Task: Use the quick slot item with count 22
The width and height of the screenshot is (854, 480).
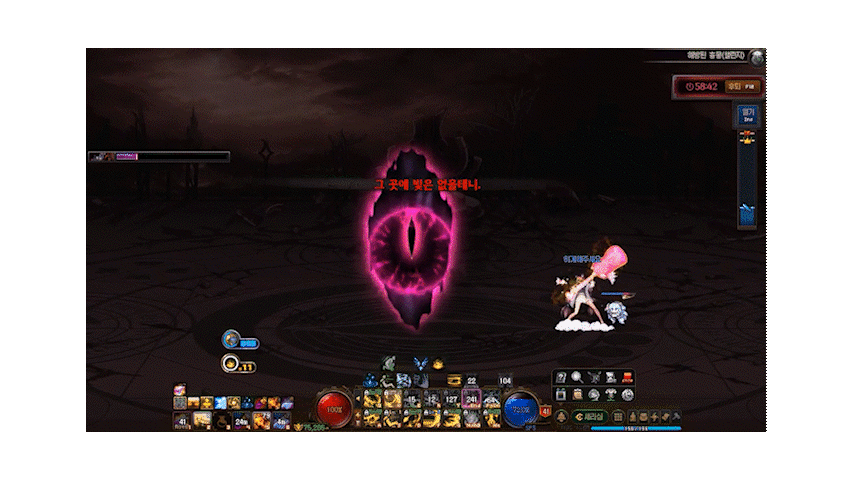Action: pos(471,380)
